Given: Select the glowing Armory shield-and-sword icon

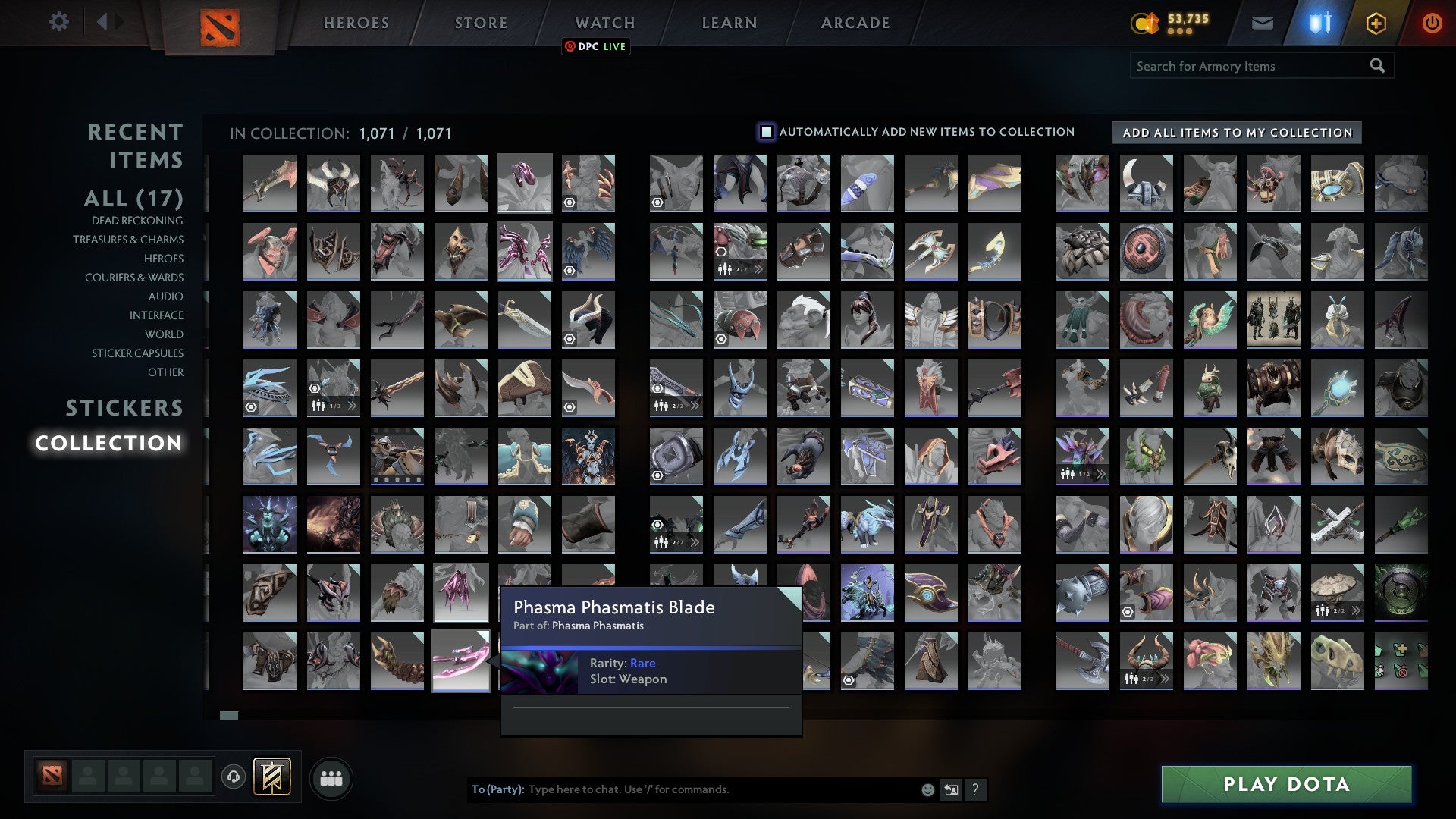Looking at the screenshot, I should pyautogui.click(x=1319, y=23).
